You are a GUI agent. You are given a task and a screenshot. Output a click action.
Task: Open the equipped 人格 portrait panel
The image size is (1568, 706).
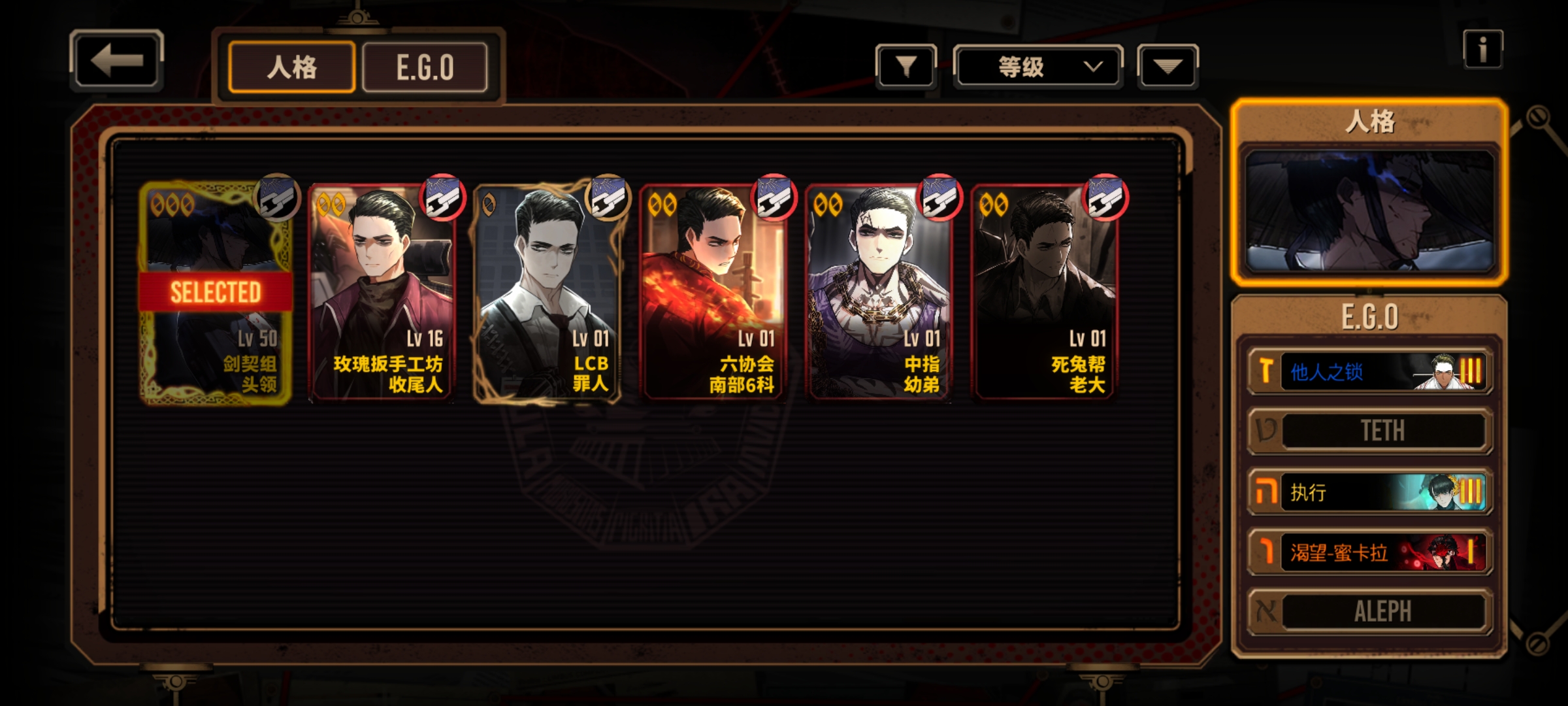pos(1369,210)
